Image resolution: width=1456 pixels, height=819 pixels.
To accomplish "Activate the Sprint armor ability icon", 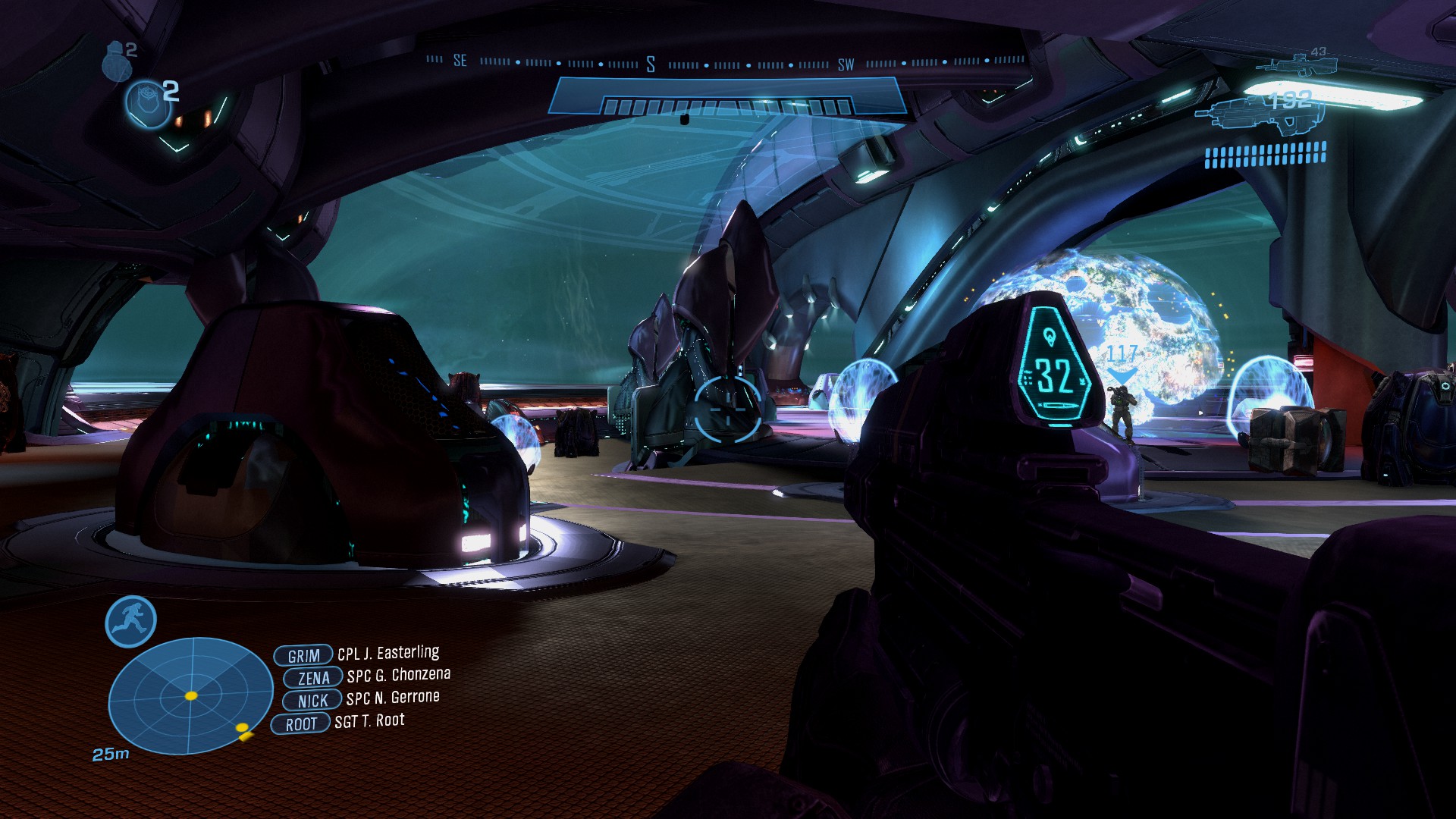I will tap(130, 621).
